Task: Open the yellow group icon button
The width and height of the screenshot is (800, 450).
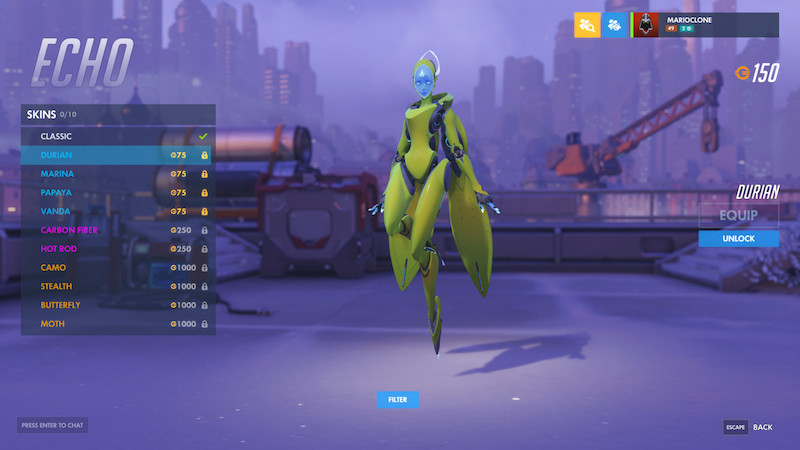Action: [x=587, y=25]
